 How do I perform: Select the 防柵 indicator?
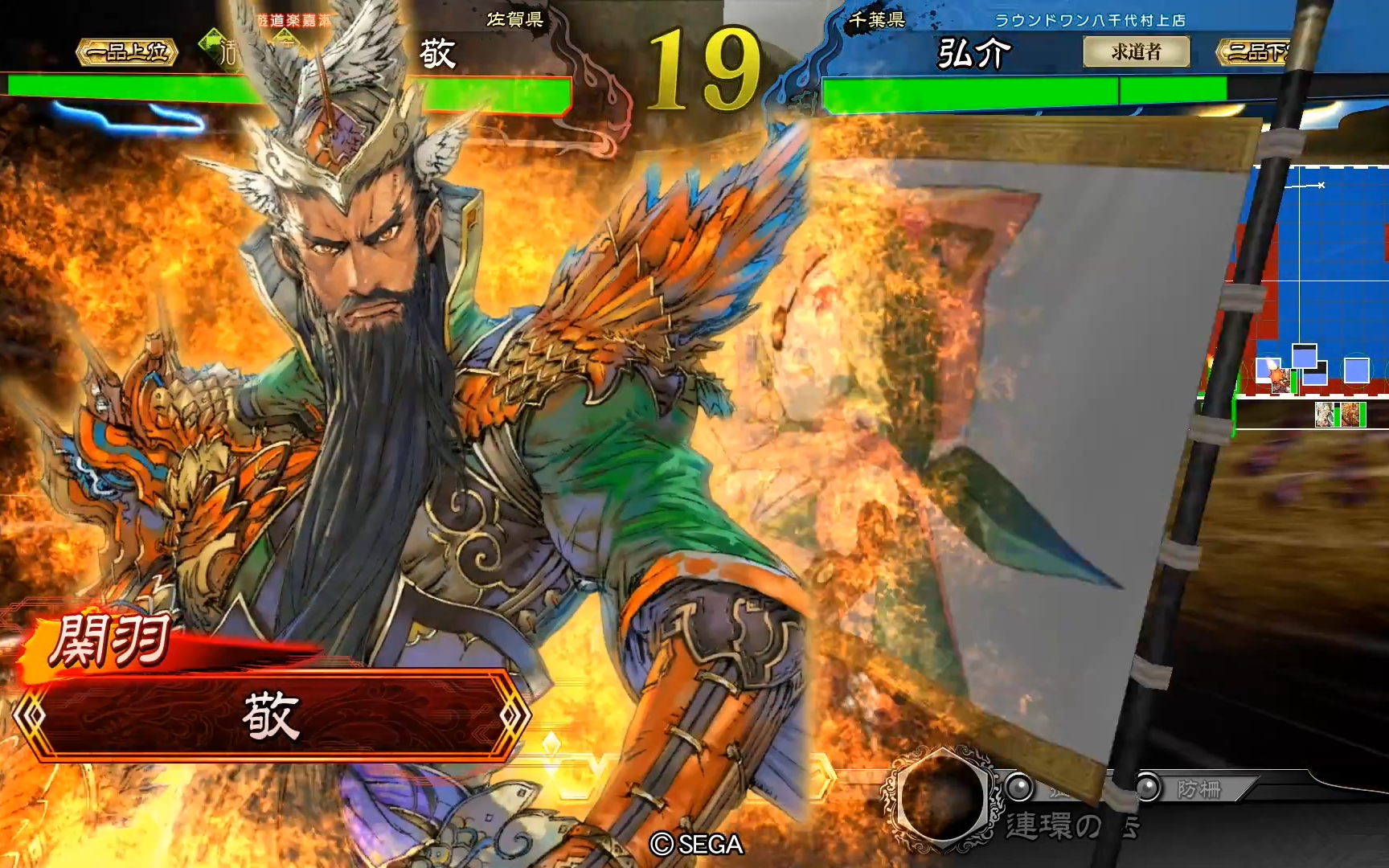click(1198, 789)
